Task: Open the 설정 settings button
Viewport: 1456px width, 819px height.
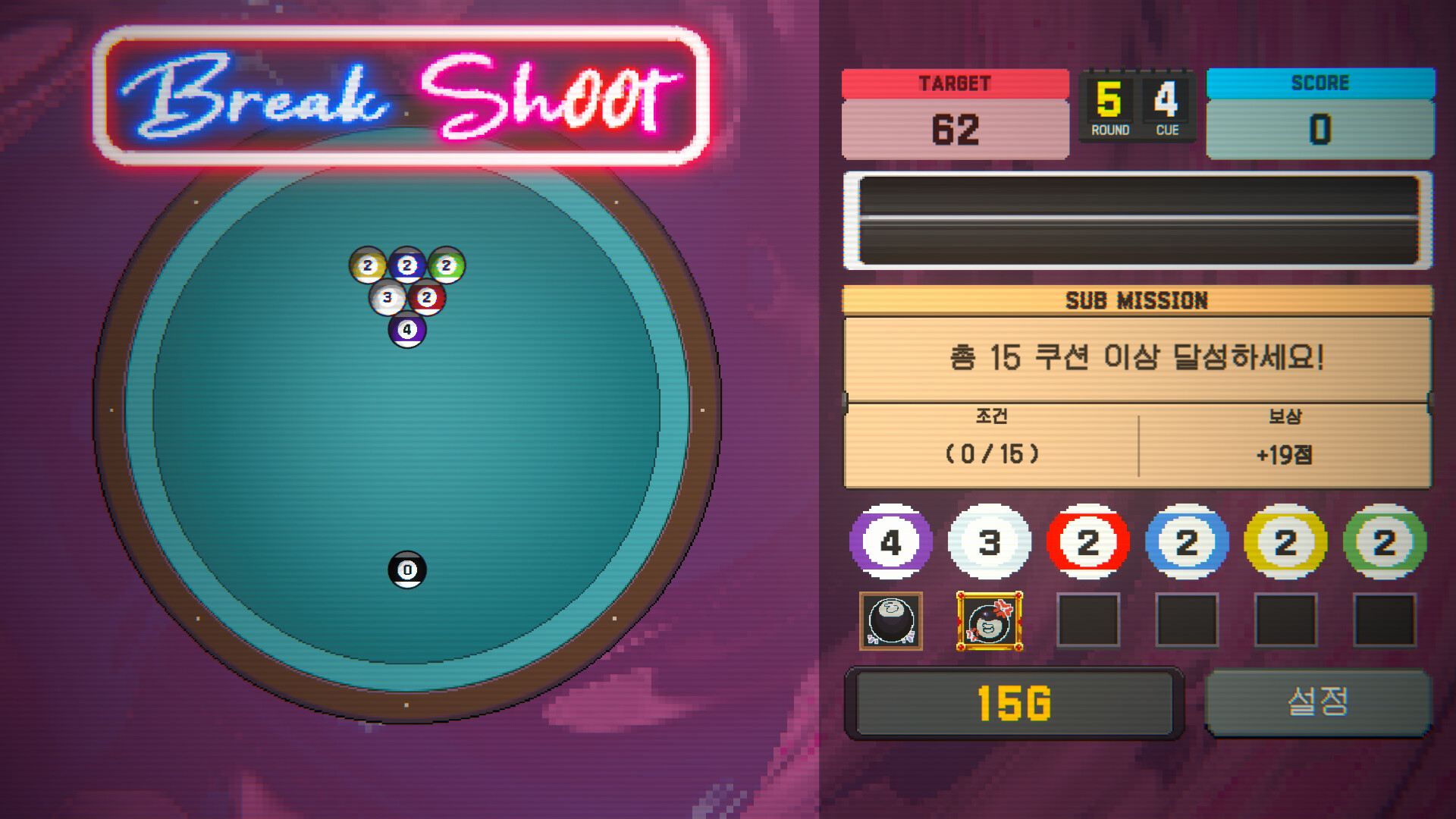Action: click(x=1319, y=702)
